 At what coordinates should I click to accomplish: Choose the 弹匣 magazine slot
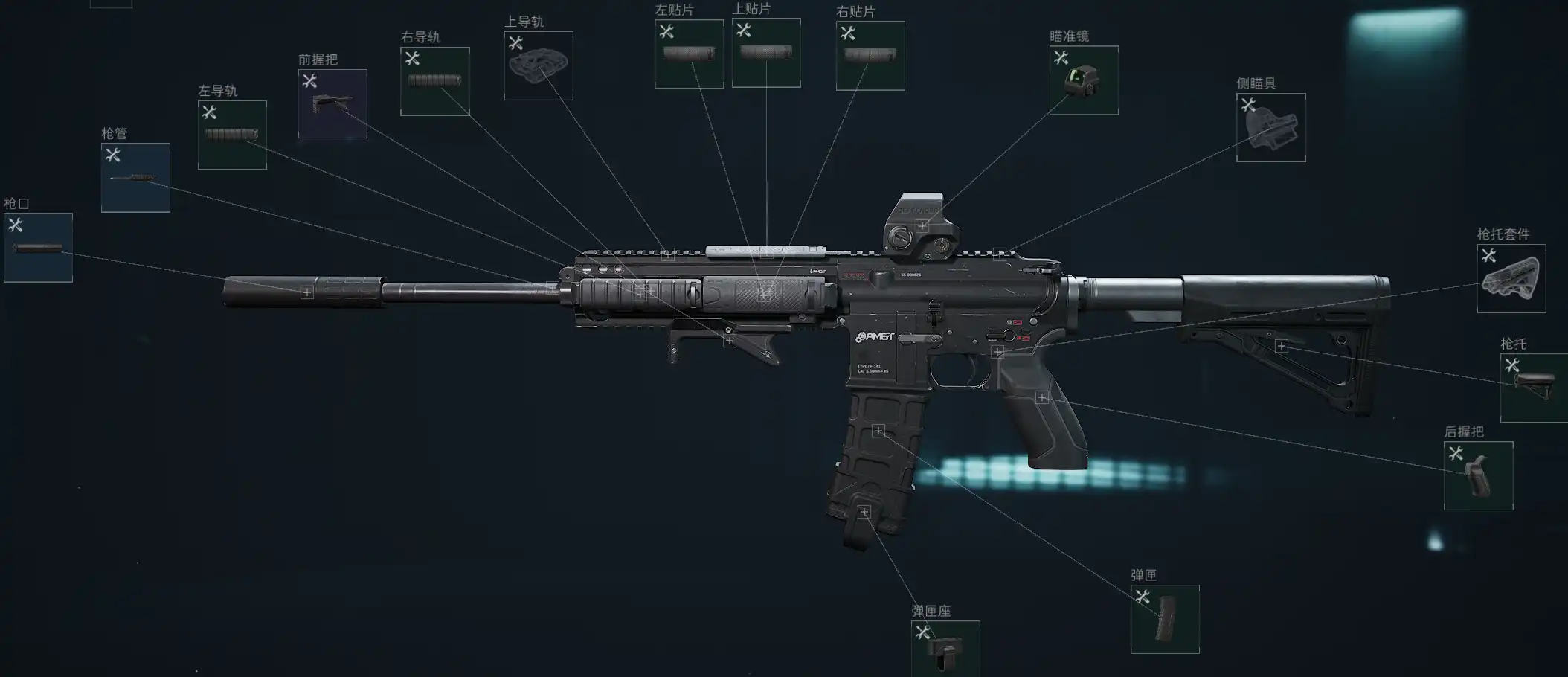(x=1165, y=619)
